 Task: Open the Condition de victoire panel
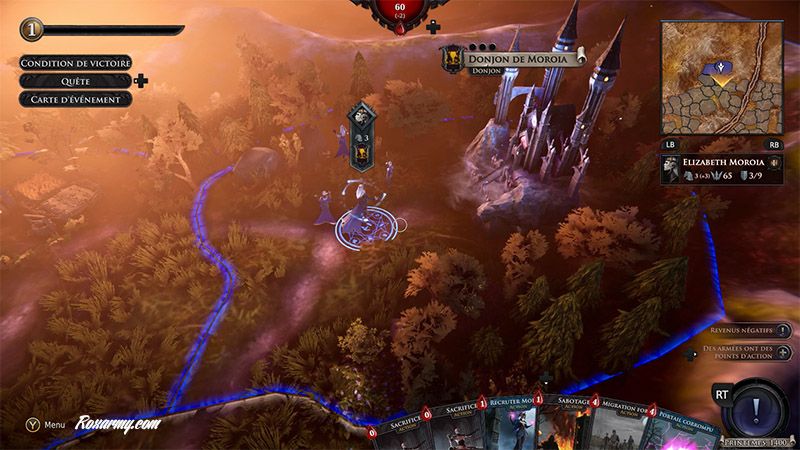pyautogui.click(x=75, y=62)
